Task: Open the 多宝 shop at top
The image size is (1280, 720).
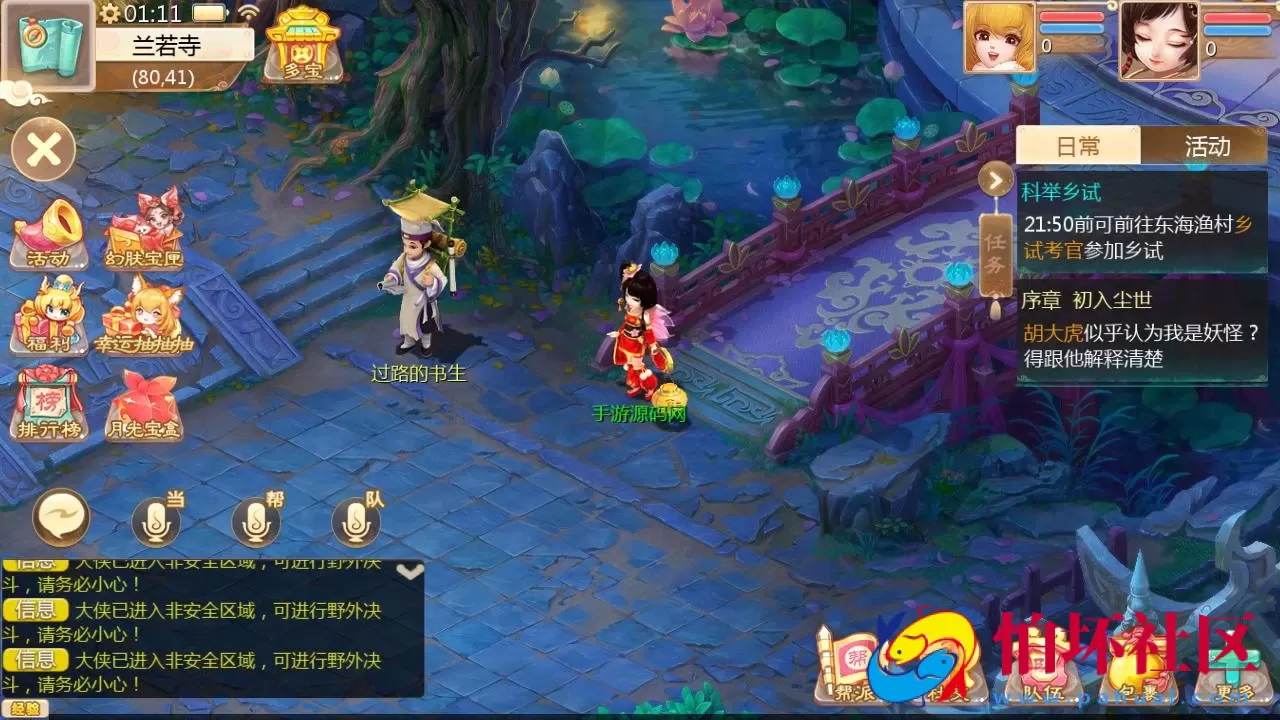Action: coord(303,45)
